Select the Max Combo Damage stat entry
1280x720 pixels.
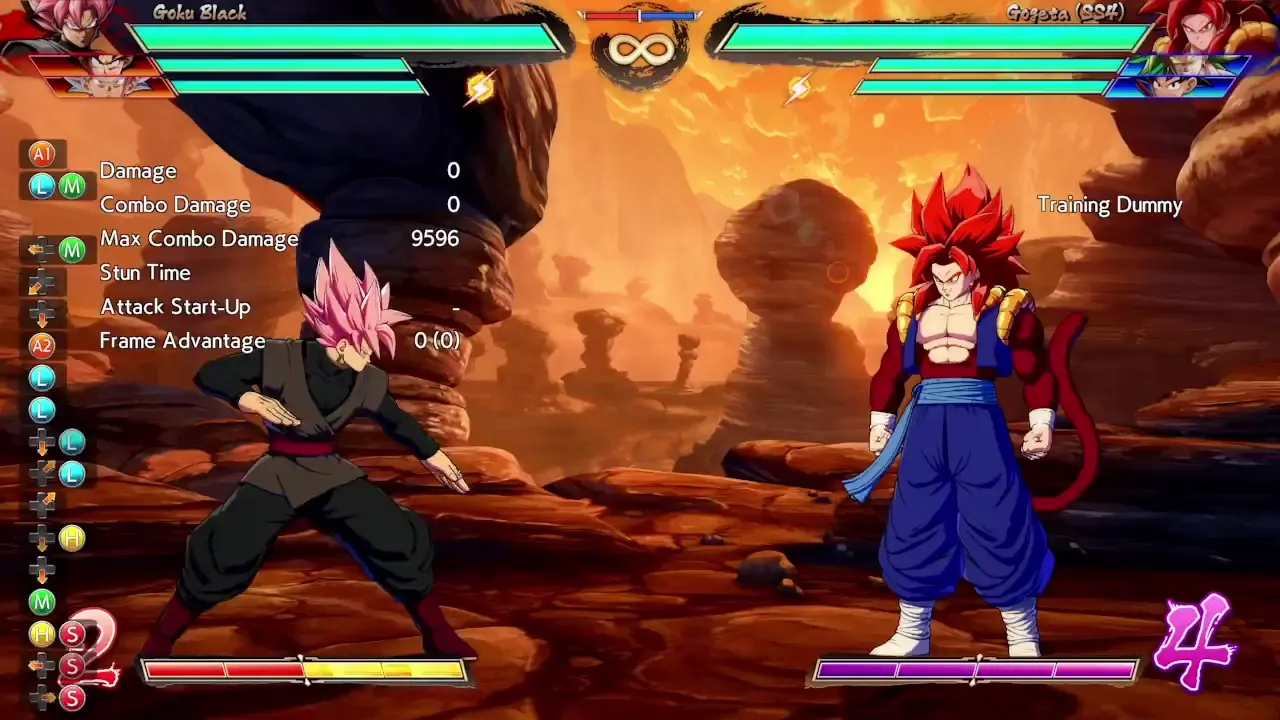click(200, 239)
